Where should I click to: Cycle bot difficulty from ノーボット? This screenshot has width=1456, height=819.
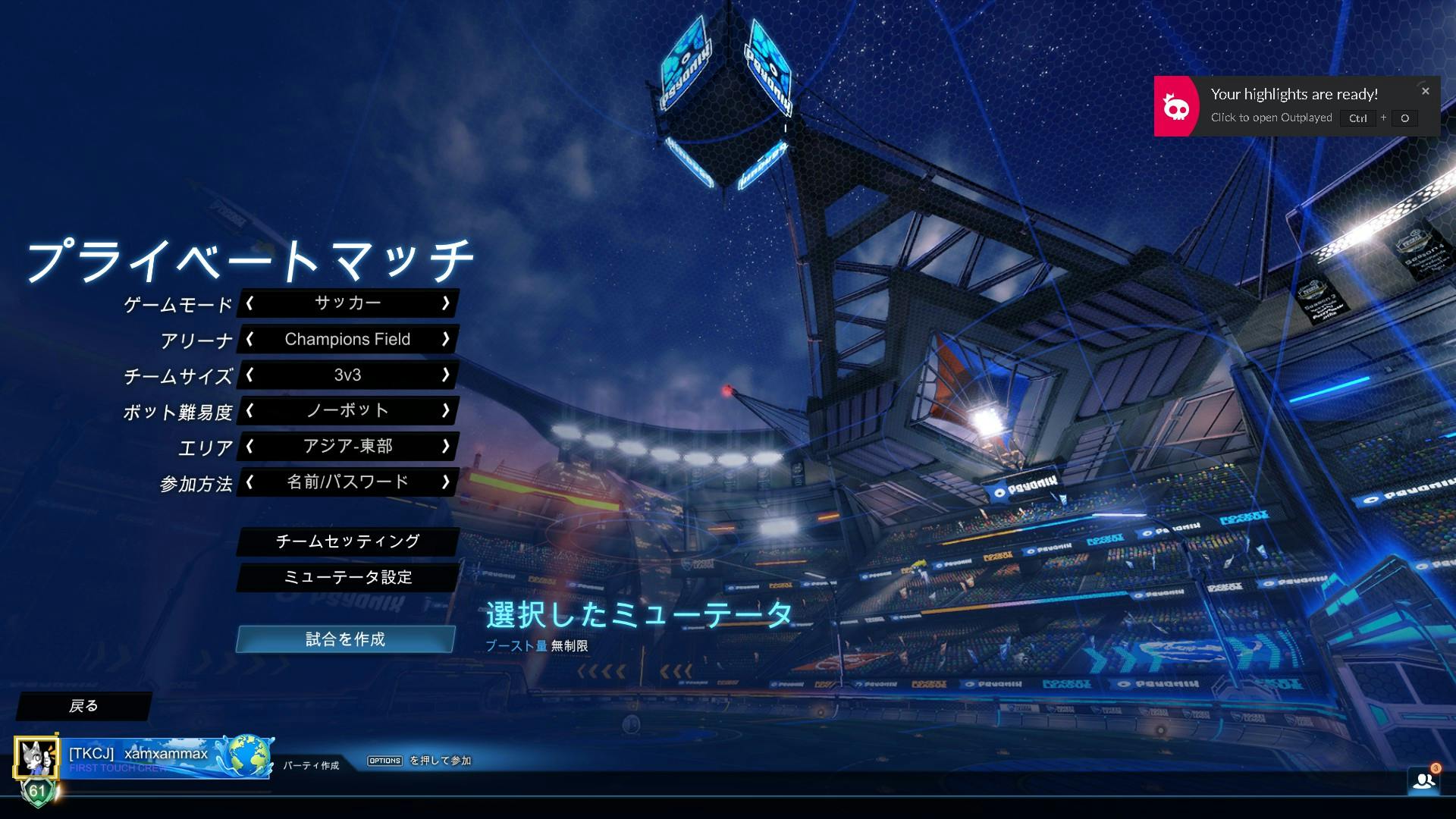pyautogui.click(x=447, y=410)
